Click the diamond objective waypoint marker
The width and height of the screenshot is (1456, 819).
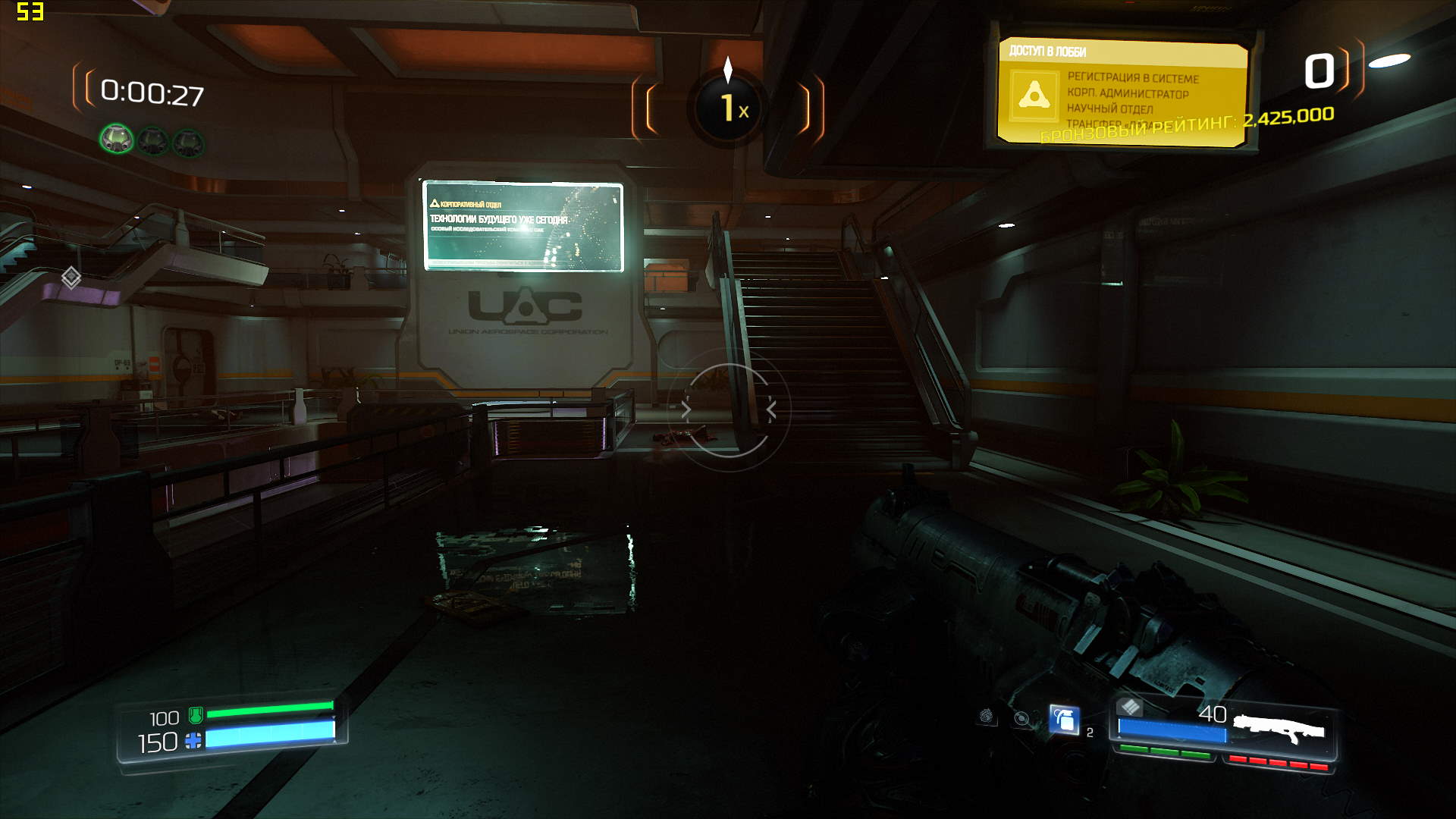(71, 278)
